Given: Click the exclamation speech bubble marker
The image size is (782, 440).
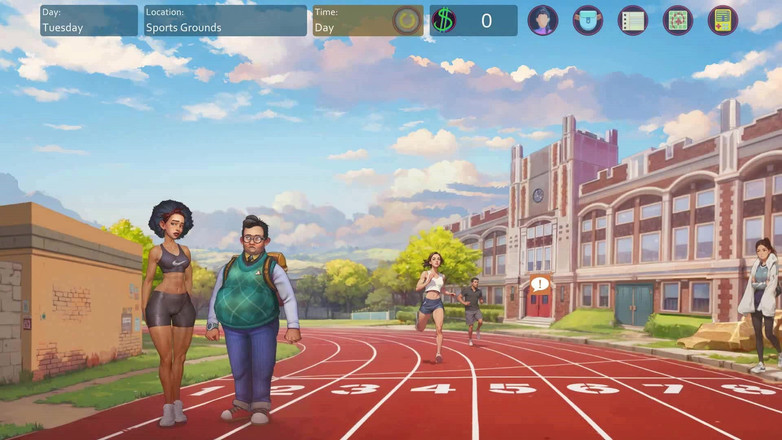Looking at the screenshot, I should pyautogui.click(x=540, y=284).
